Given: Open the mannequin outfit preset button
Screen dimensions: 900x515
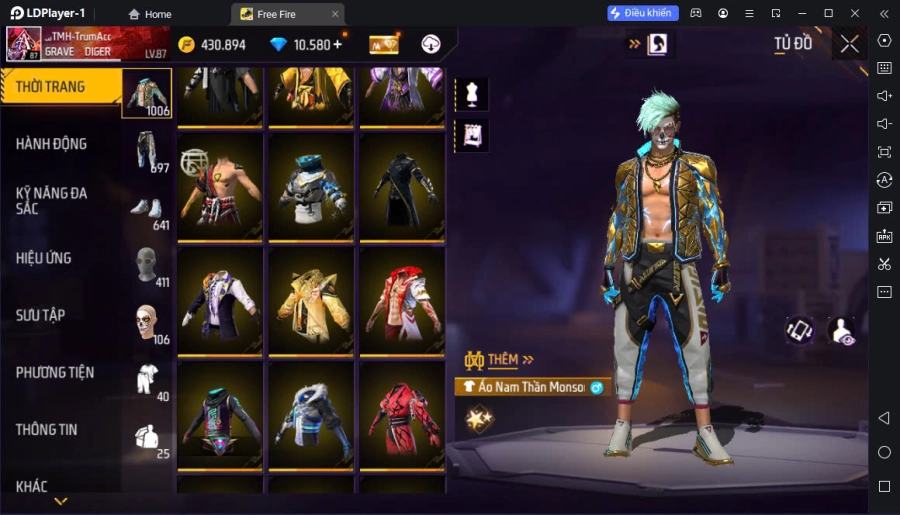Looking at the screenshot, I should coord(471,94).
